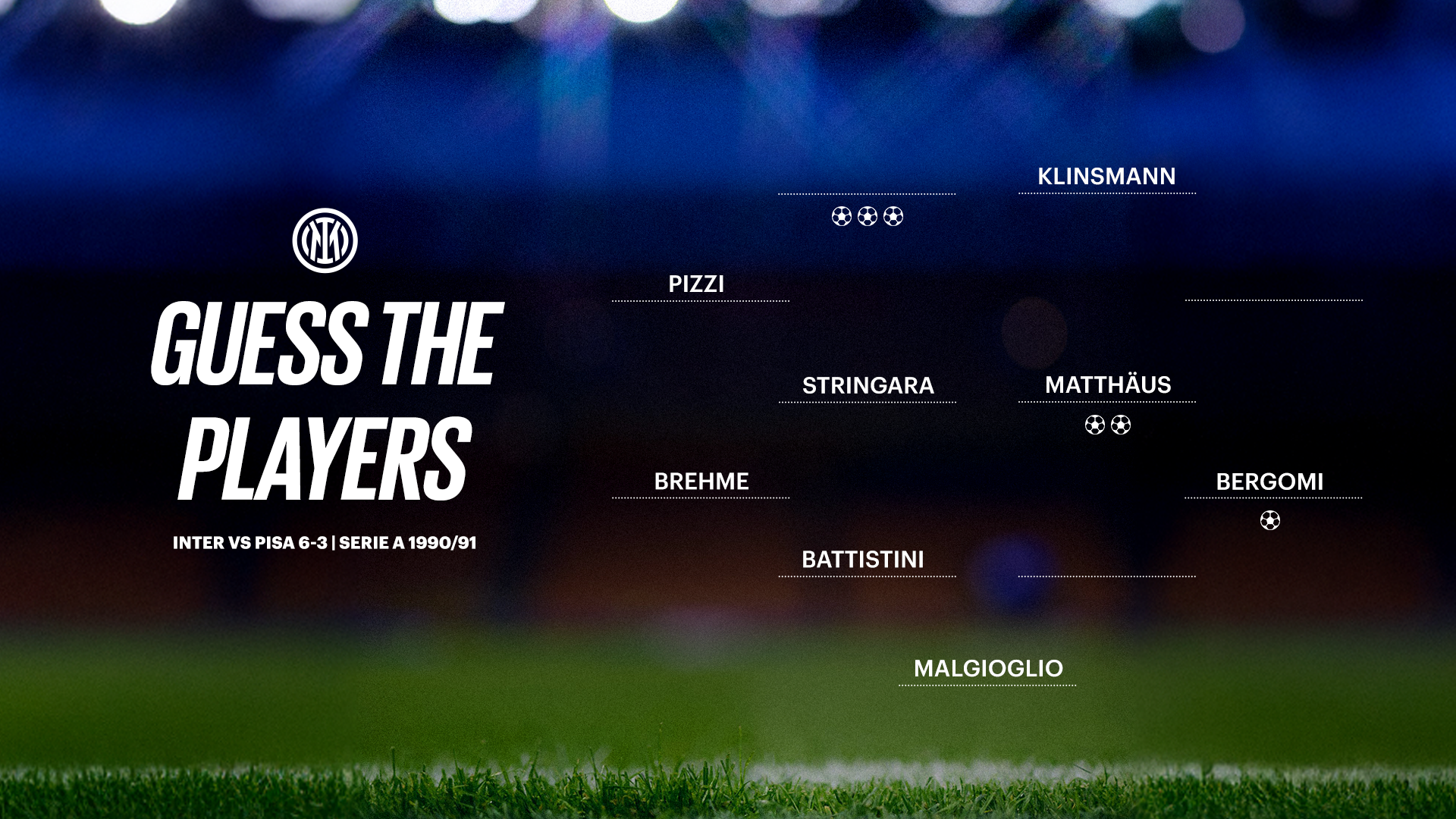Choose the Pizzi name label
This screenshot has width=1456, height=819.
coord(696,284)
